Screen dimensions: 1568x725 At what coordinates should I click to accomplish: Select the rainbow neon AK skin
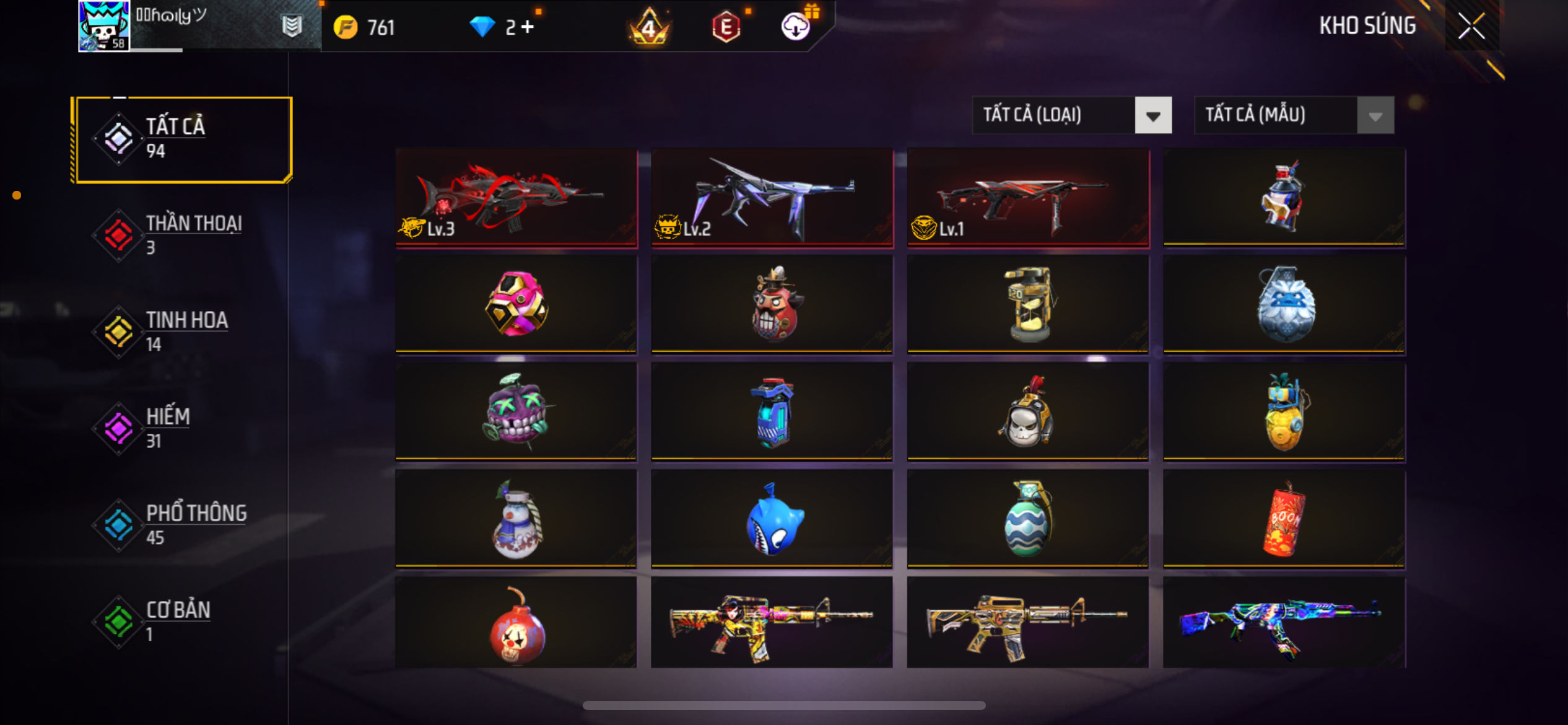[1284, 623]
